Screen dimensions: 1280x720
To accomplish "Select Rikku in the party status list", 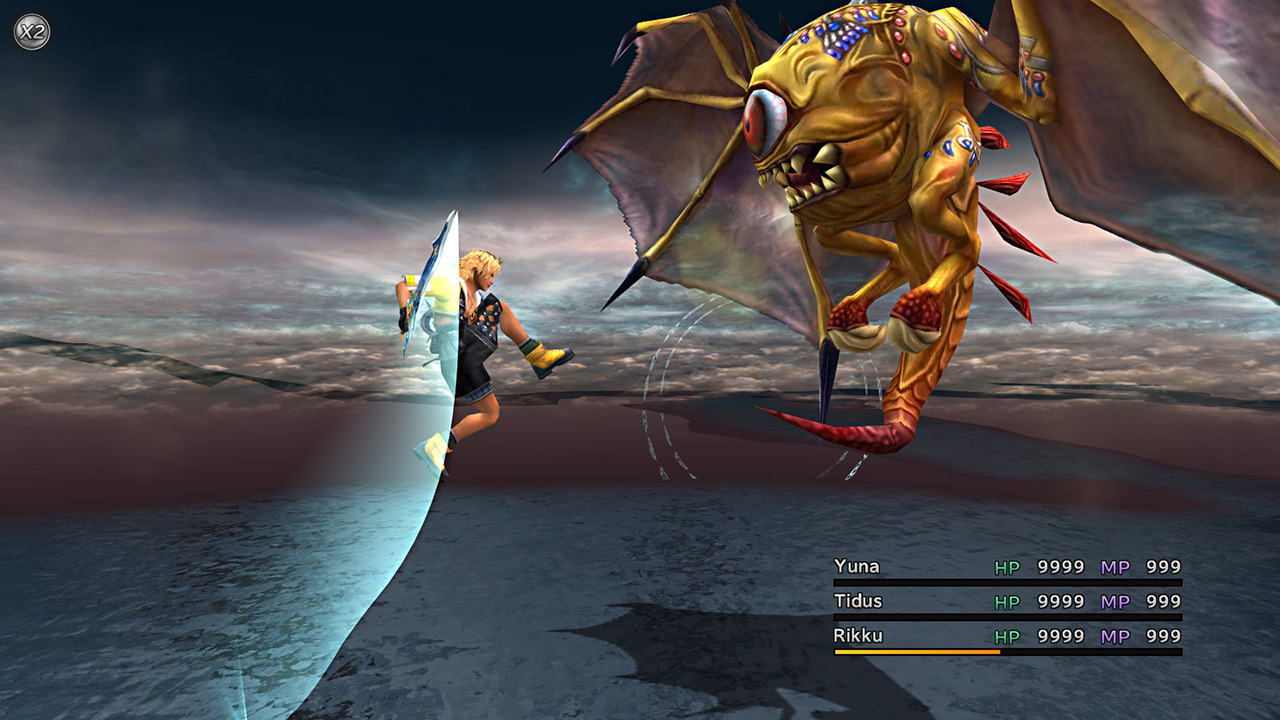I will [858, 635].
